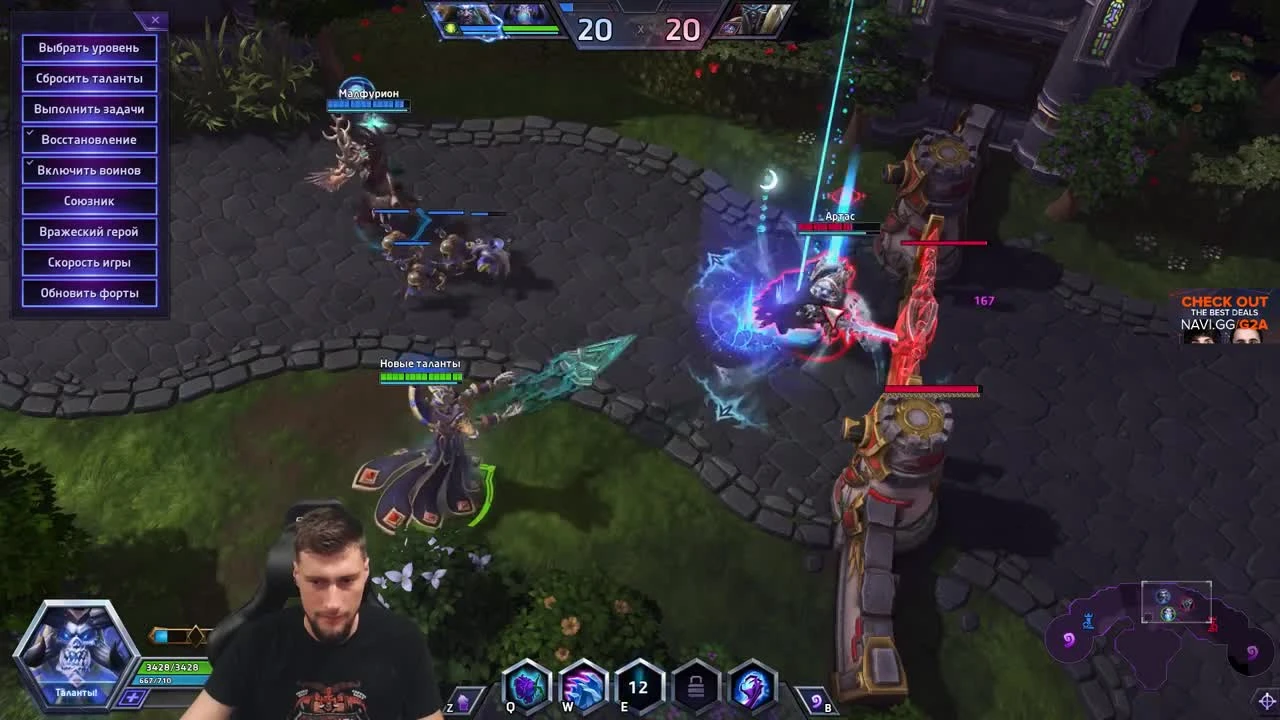Click the E ability showing 12 cooldown
Screen dimensions: 1280x720
637,688
